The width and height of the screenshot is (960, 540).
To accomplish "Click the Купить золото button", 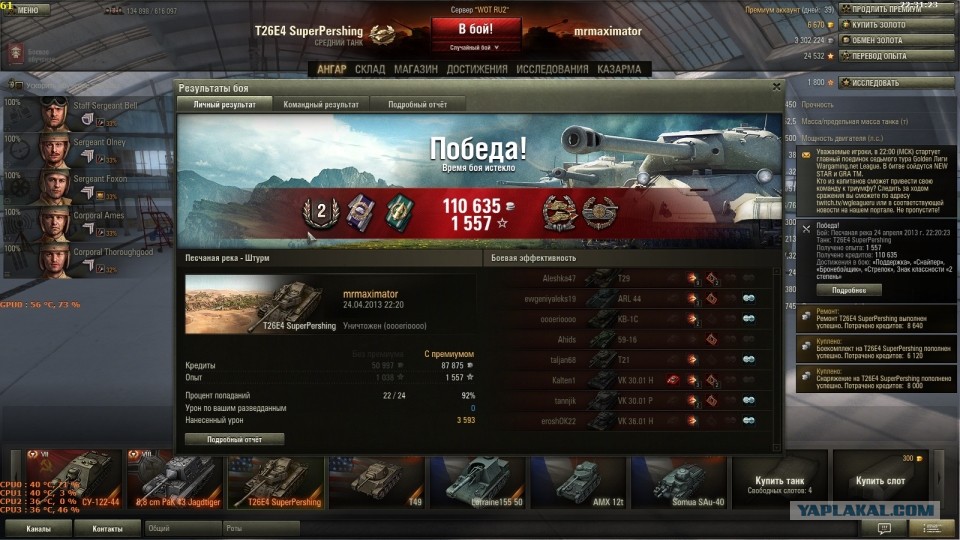I will pyautogui.click(x=887, y=24).
